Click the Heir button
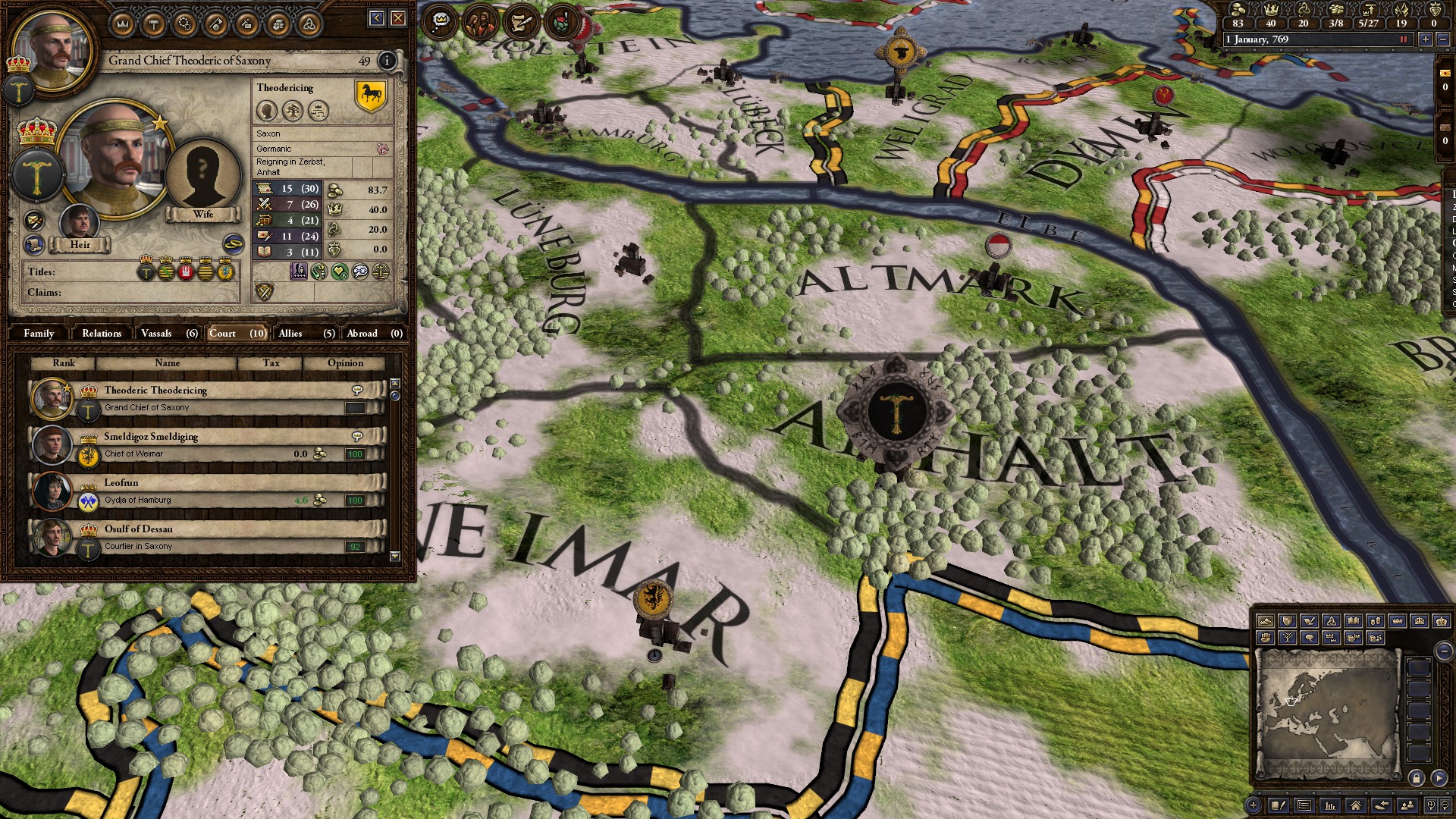Screen dimensions: 1456x819 coord(80,245)
